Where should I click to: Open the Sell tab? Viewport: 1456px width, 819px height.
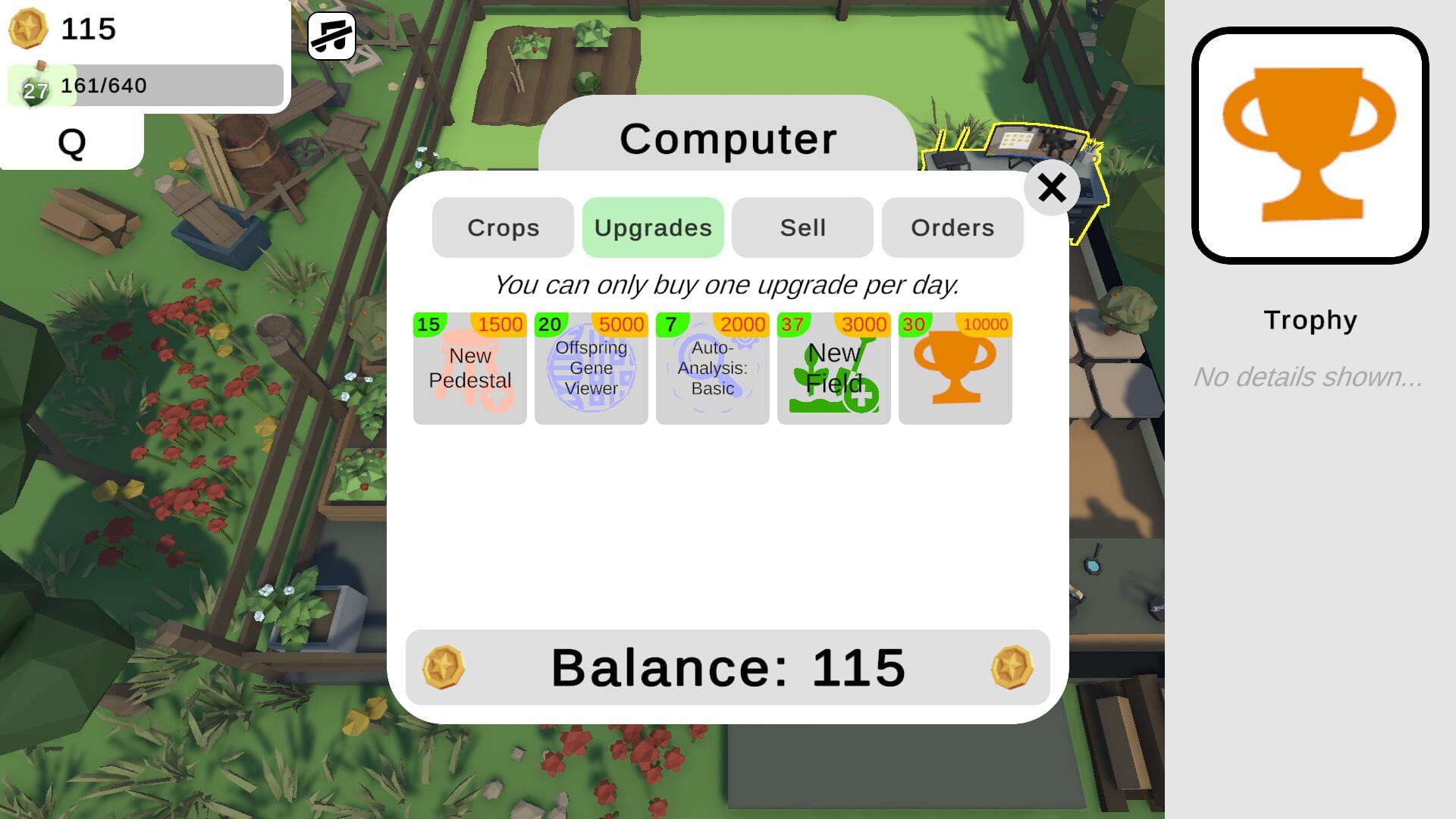[x=802, y=227]
